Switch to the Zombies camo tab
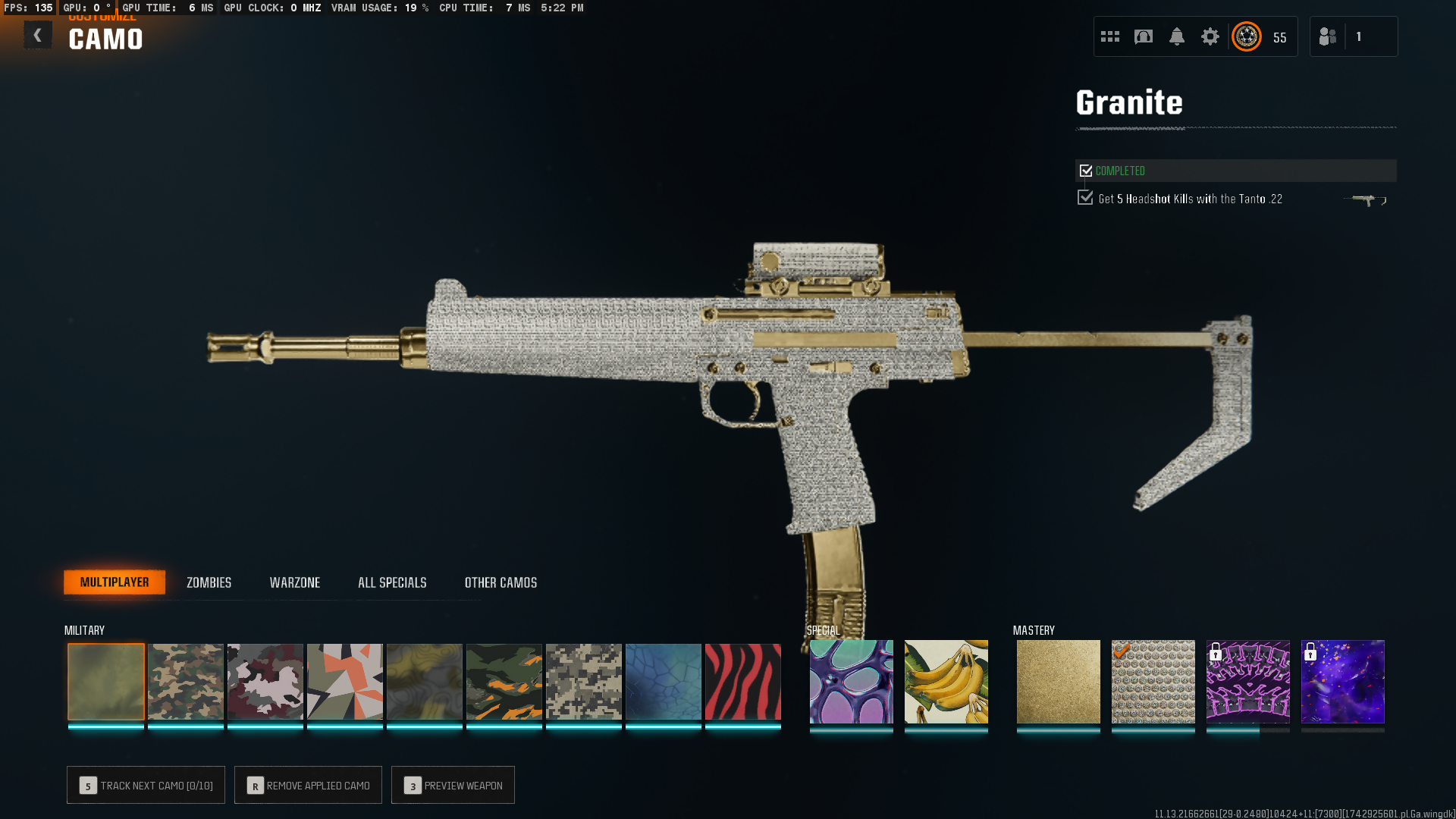 point(209,582)
